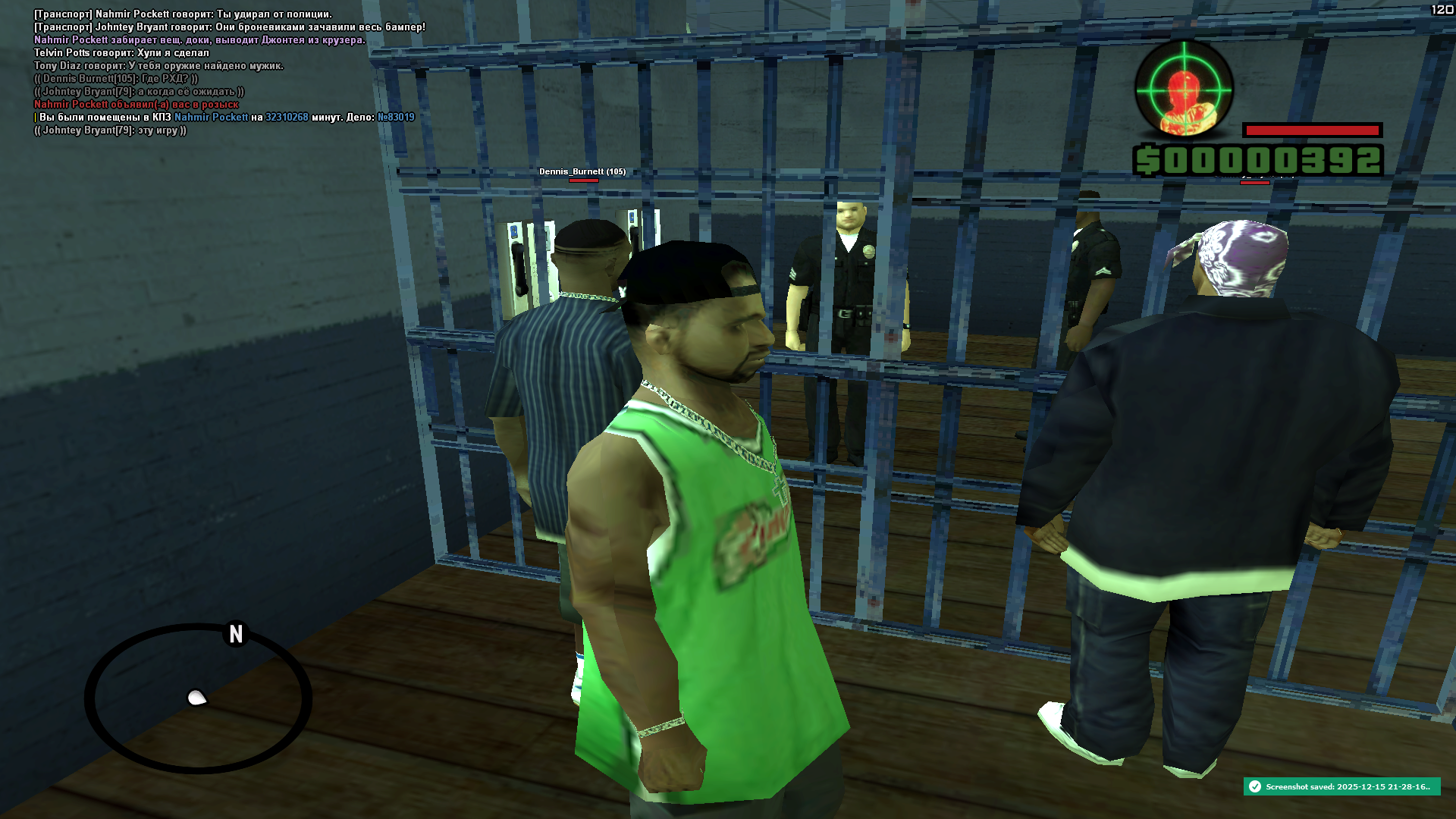The height and width of the screenshot is (819, 1456).
Task: Click the Dennis_Burnett player name tag
Action: [582, 171]
